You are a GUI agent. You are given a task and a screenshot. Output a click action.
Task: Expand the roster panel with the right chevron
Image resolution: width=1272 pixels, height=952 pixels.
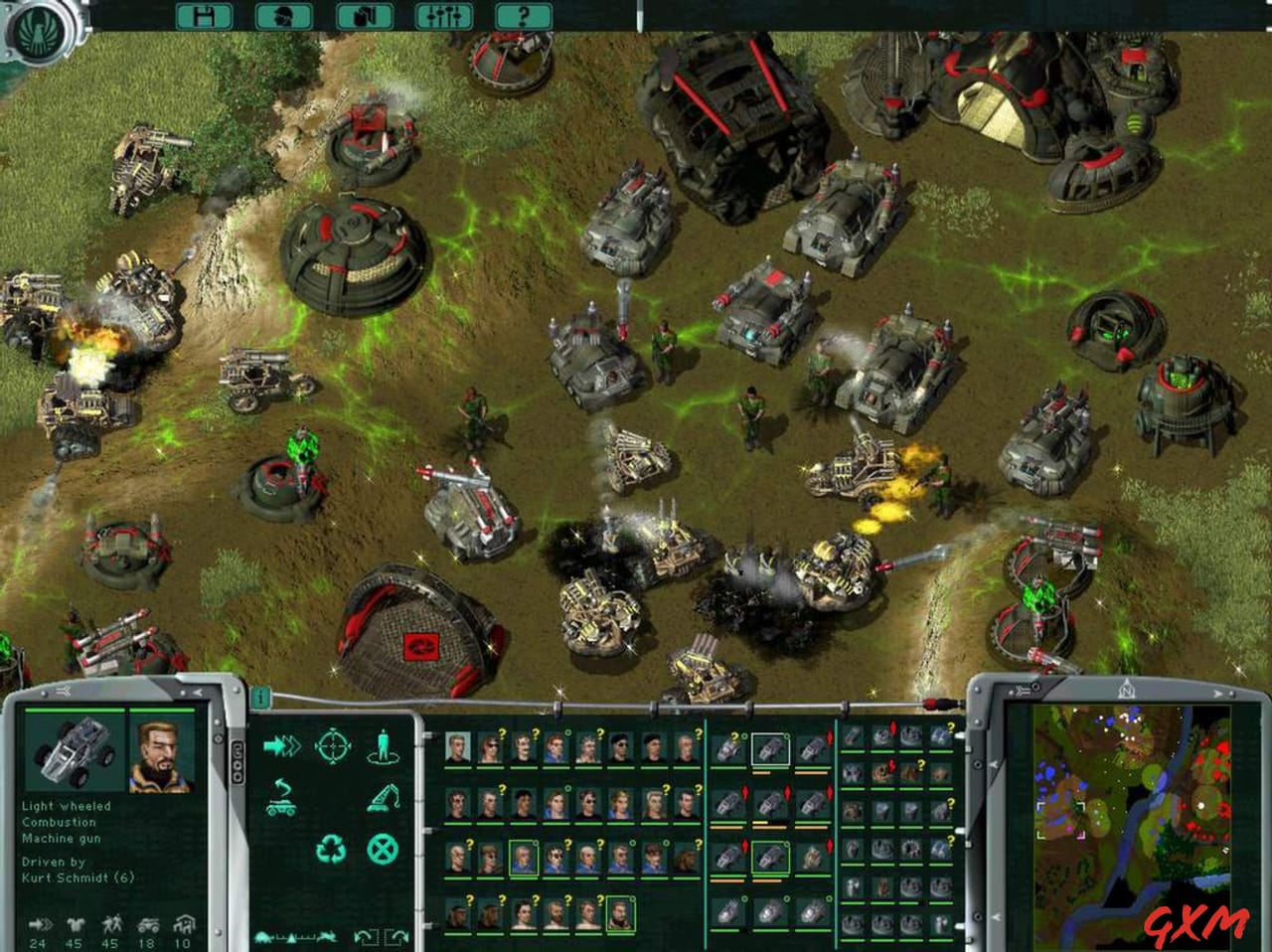pos(1218,693)
